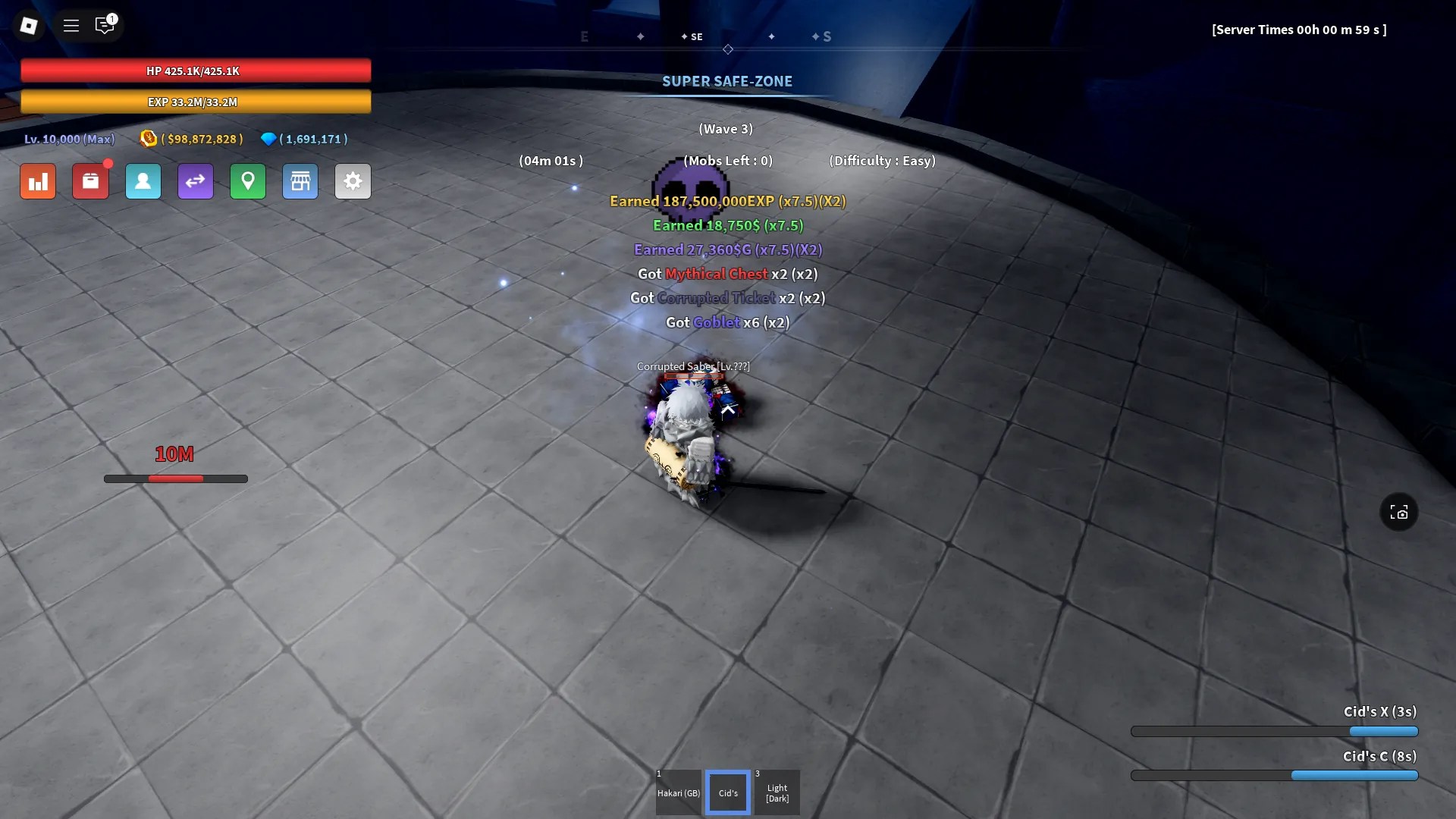Screen dimensions: 1456x819
Task: Click the Mythical Chest reward text
Action: click(x=716, y=274)
